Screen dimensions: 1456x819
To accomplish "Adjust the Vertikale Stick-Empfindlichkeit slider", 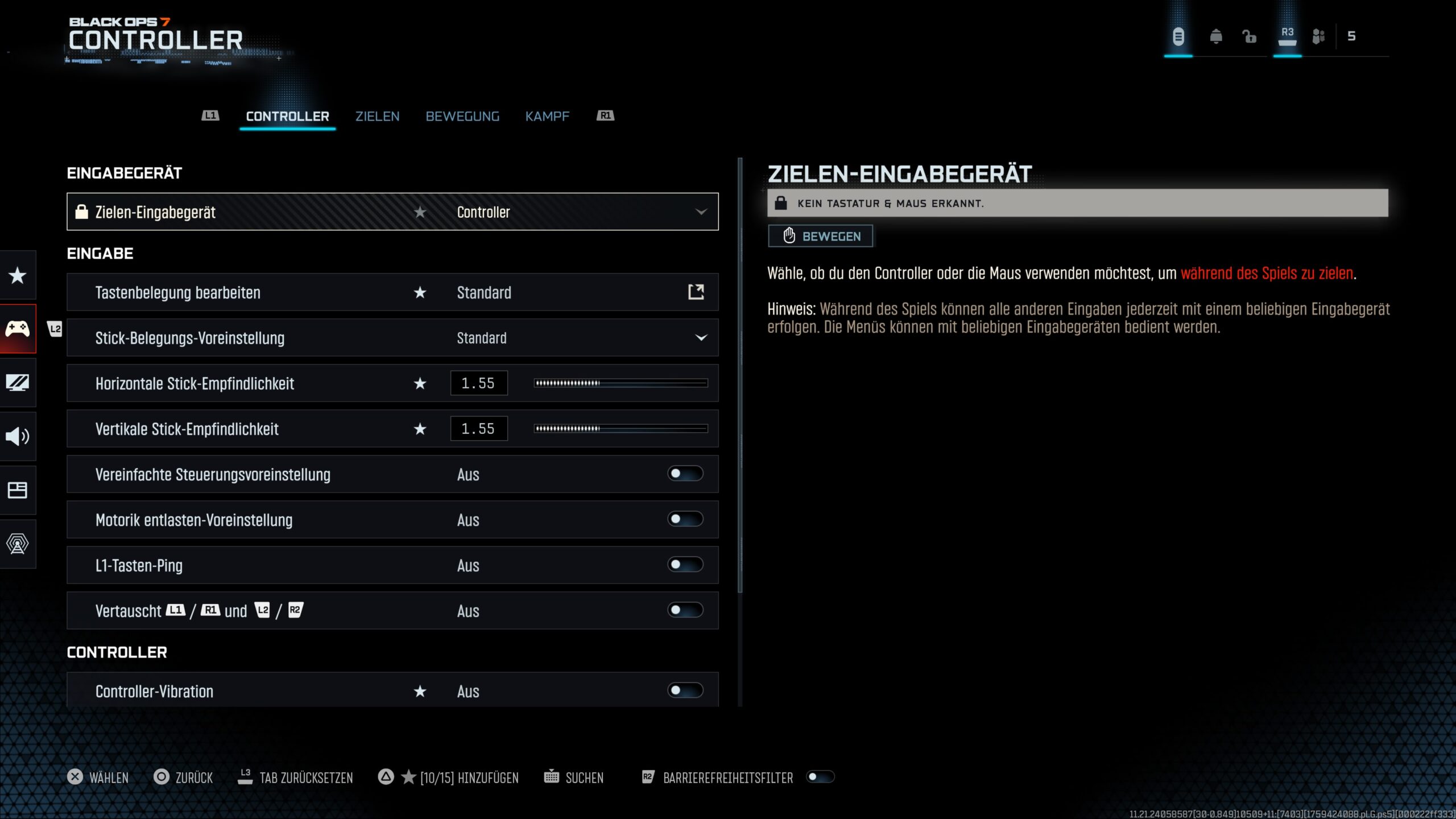I will (621, 429).
